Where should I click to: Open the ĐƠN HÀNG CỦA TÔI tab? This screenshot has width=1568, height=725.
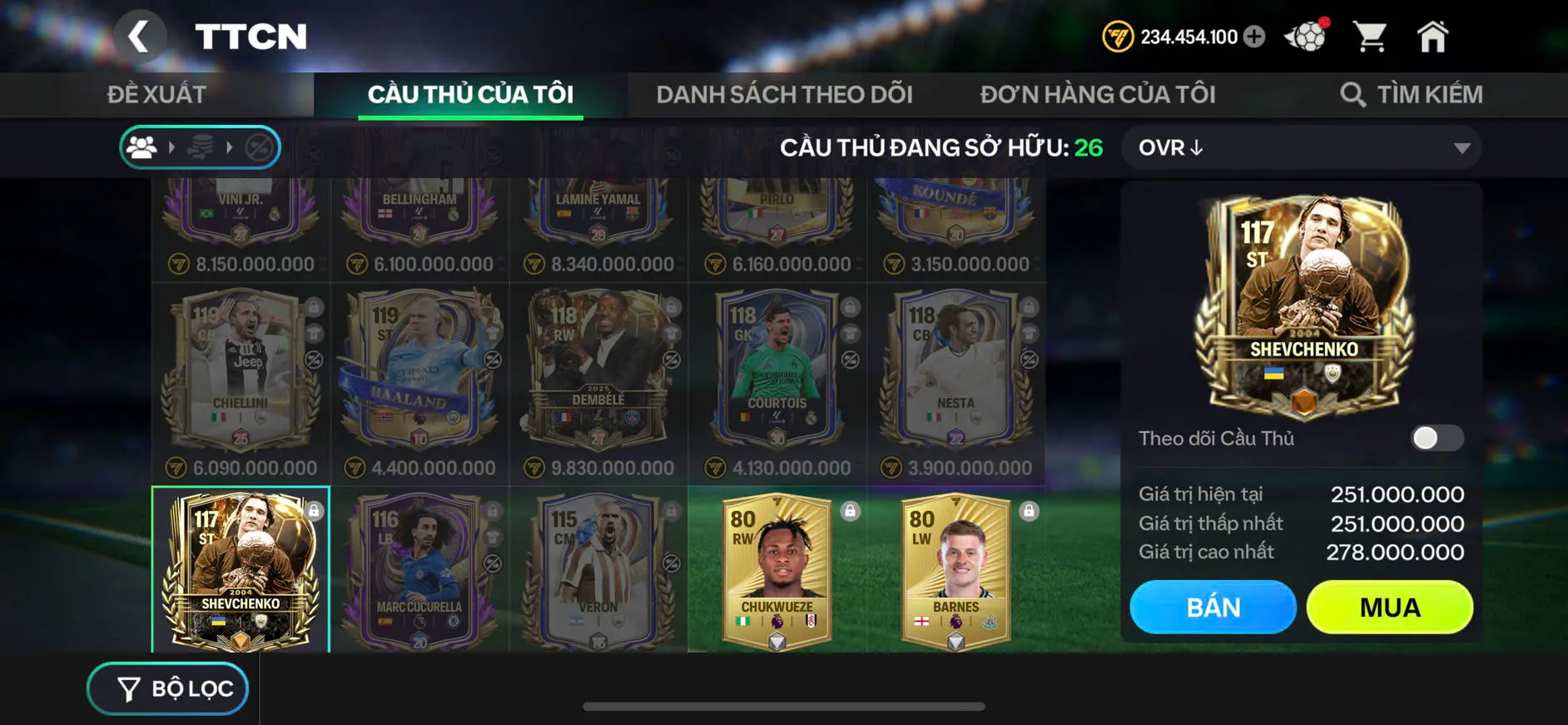coord(1097,93)
